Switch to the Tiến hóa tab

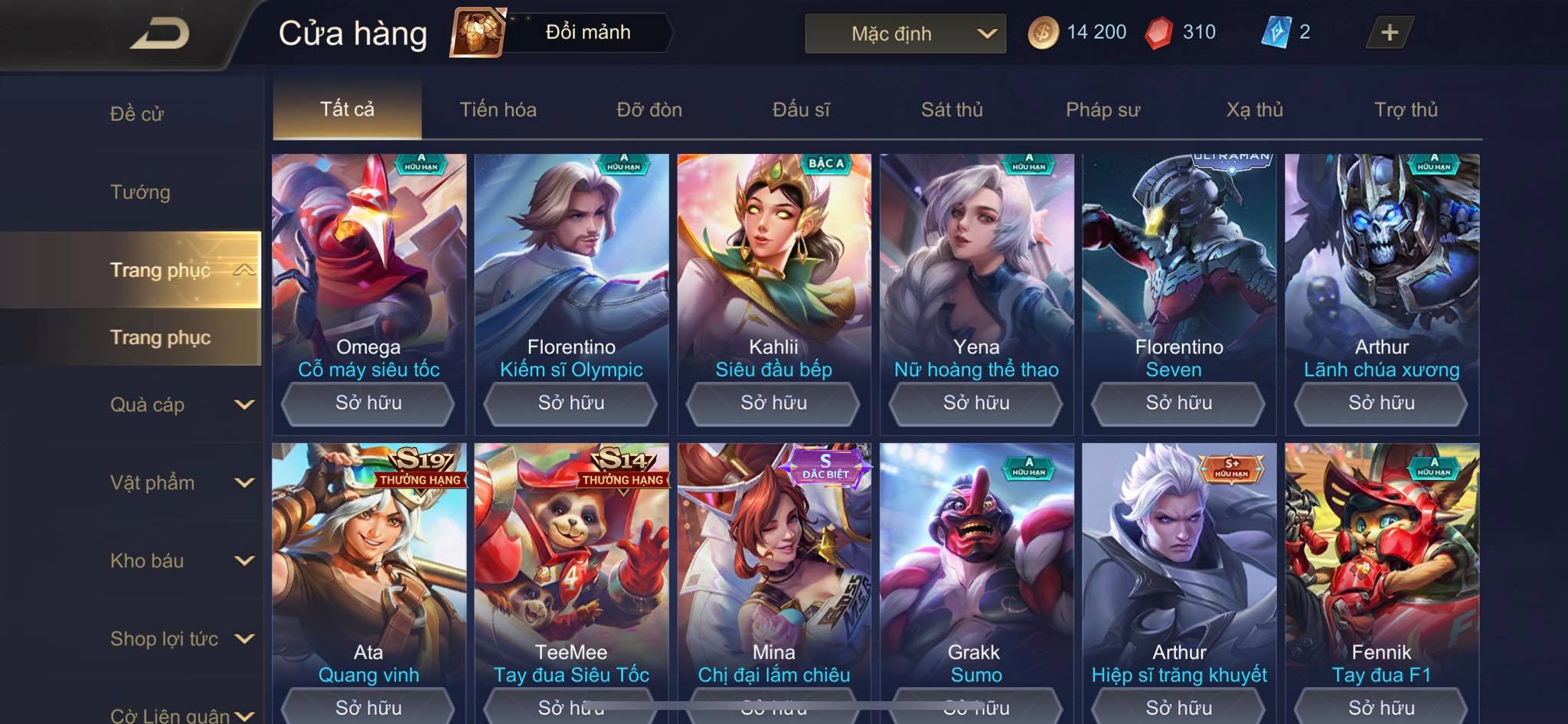tap(498, 109)
